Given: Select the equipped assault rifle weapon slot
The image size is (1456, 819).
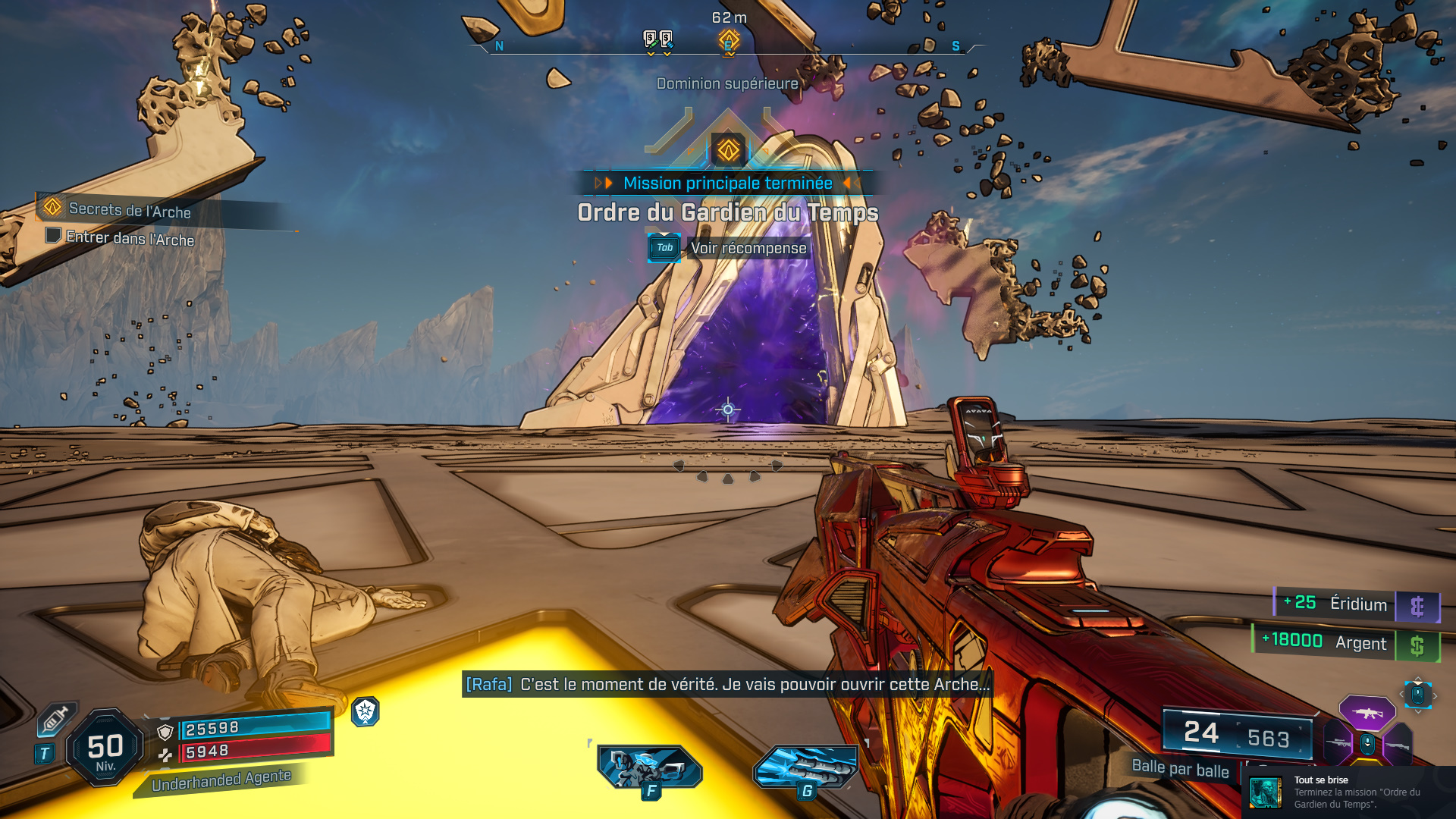Looking at the screenshot, I should pyautogui.click(x=1367, y=713).
